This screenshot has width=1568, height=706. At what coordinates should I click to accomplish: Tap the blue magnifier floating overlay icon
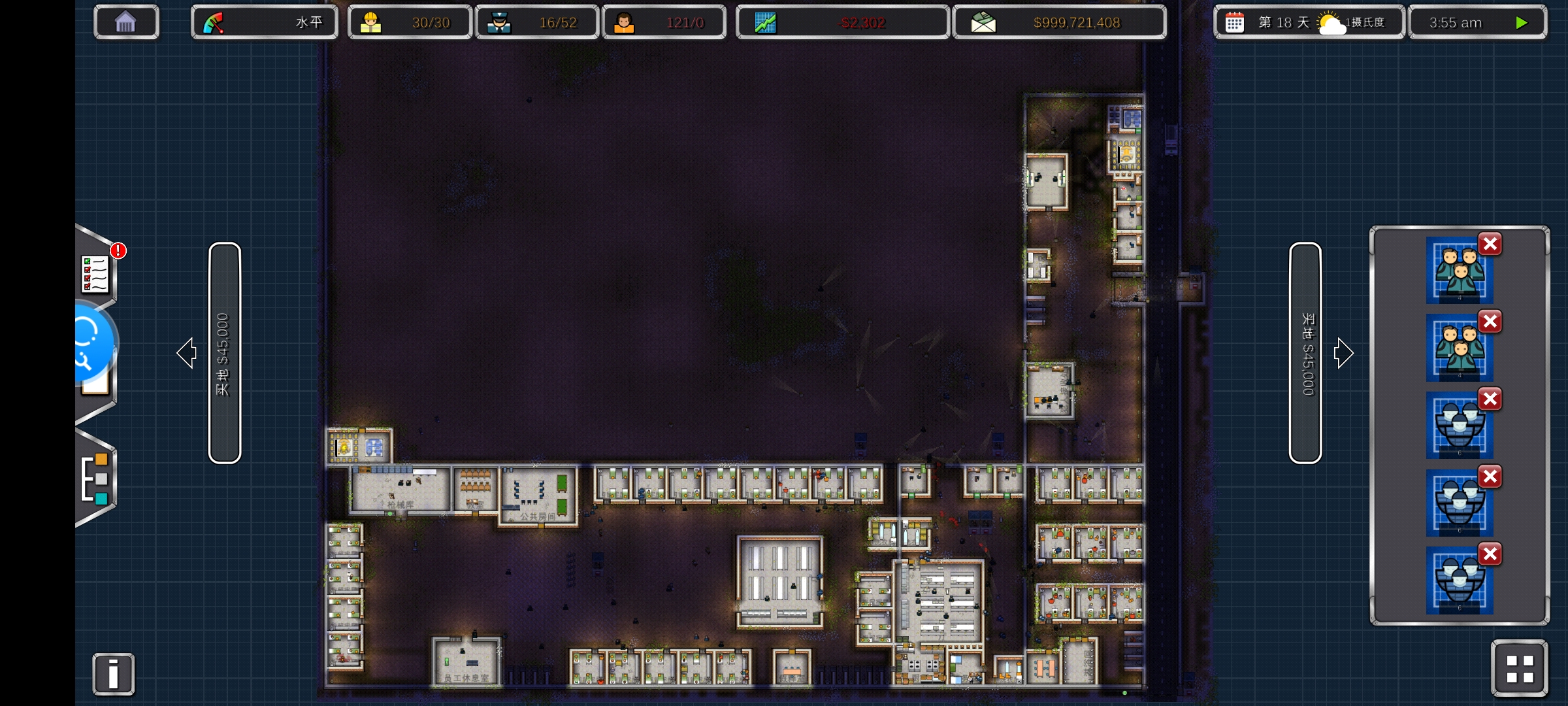90,341
